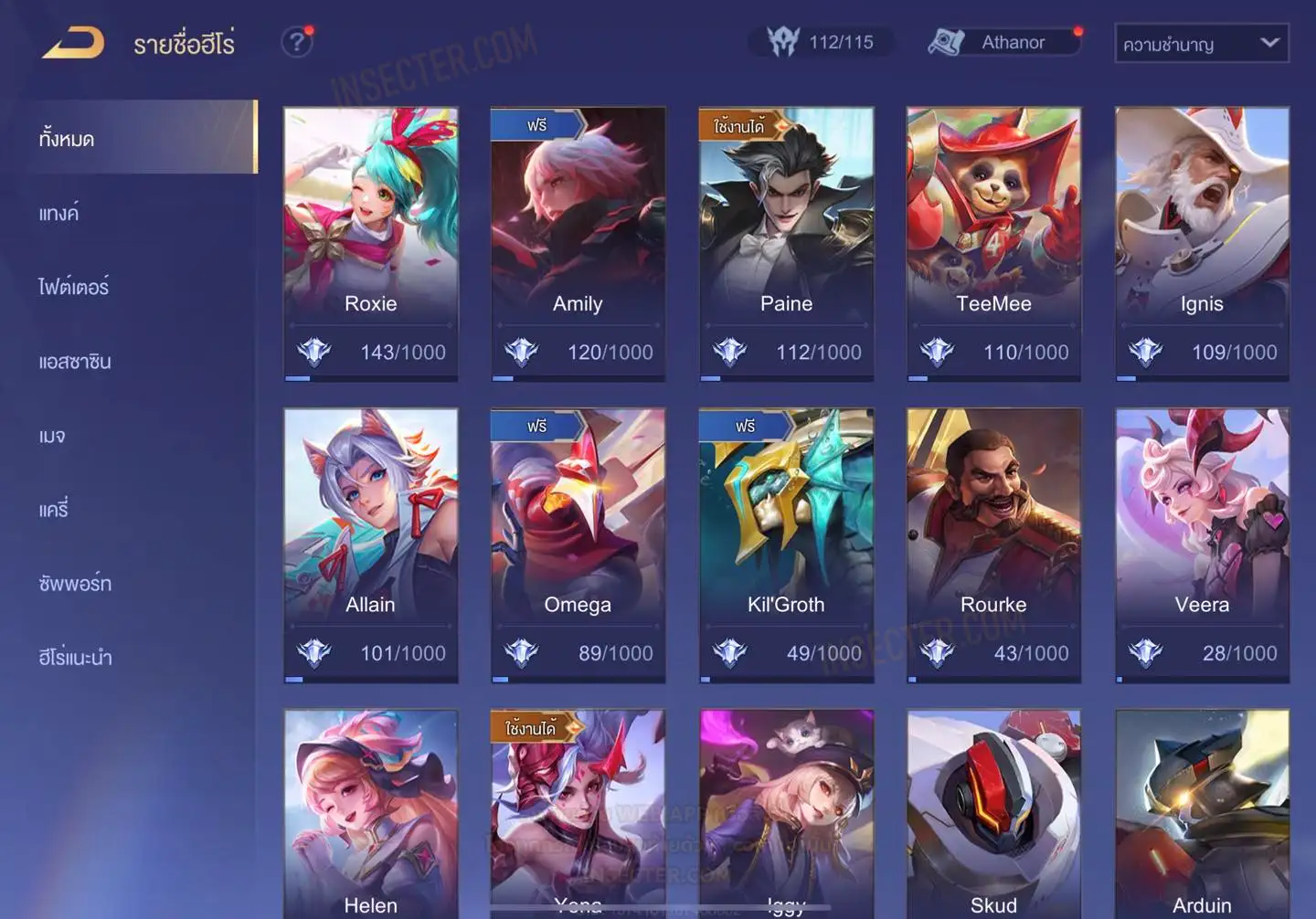Screen dimensions: 1316x919
Task: Show the ไฟต์เตอร์ hero category
Action: point(73,288)
